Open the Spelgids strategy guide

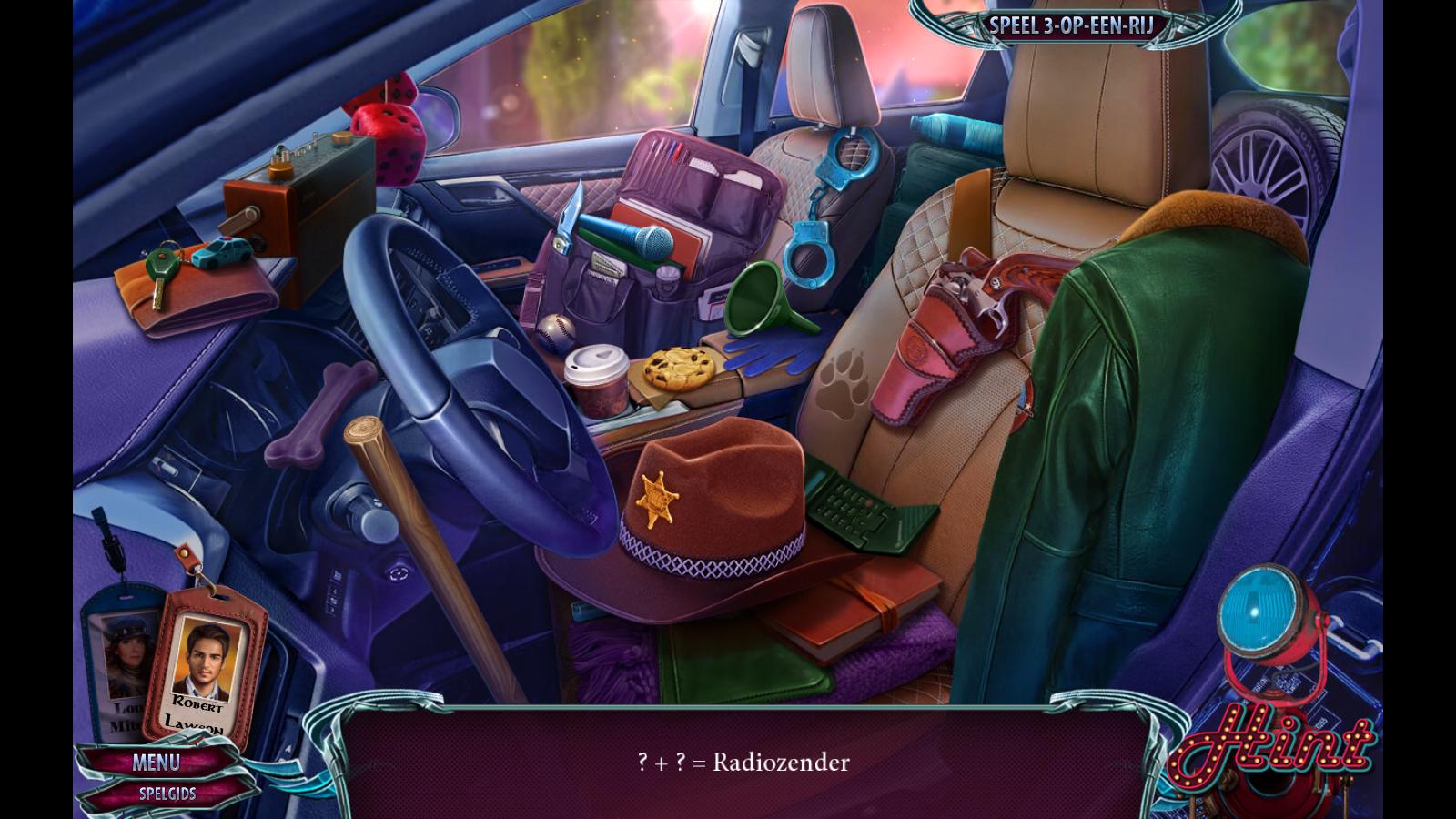click(167, 794)
